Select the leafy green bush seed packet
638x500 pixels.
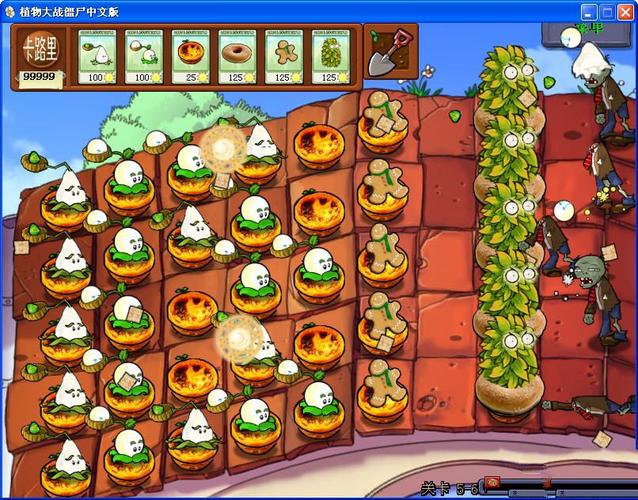coord(330,57)
